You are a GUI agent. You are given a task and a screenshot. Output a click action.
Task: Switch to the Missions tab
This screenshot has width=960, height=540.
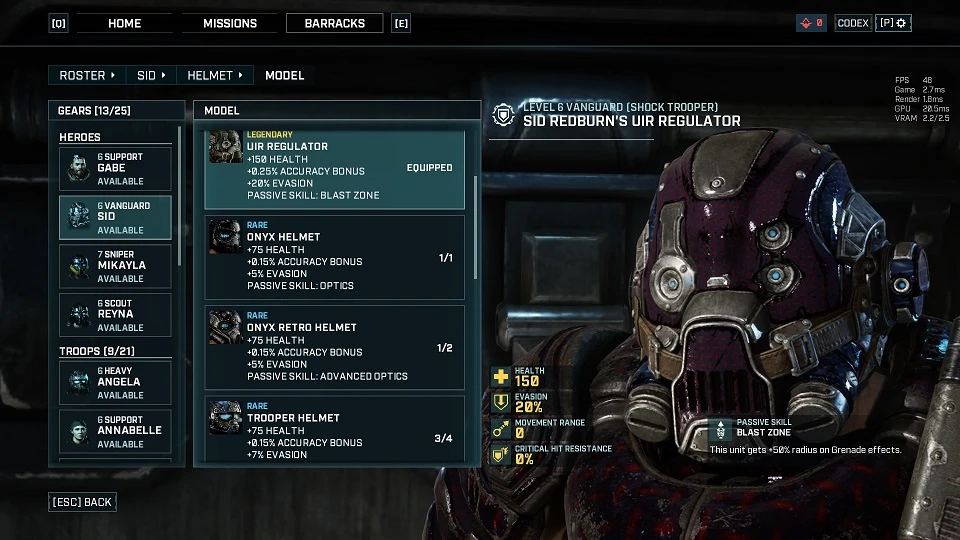(230, 23)
